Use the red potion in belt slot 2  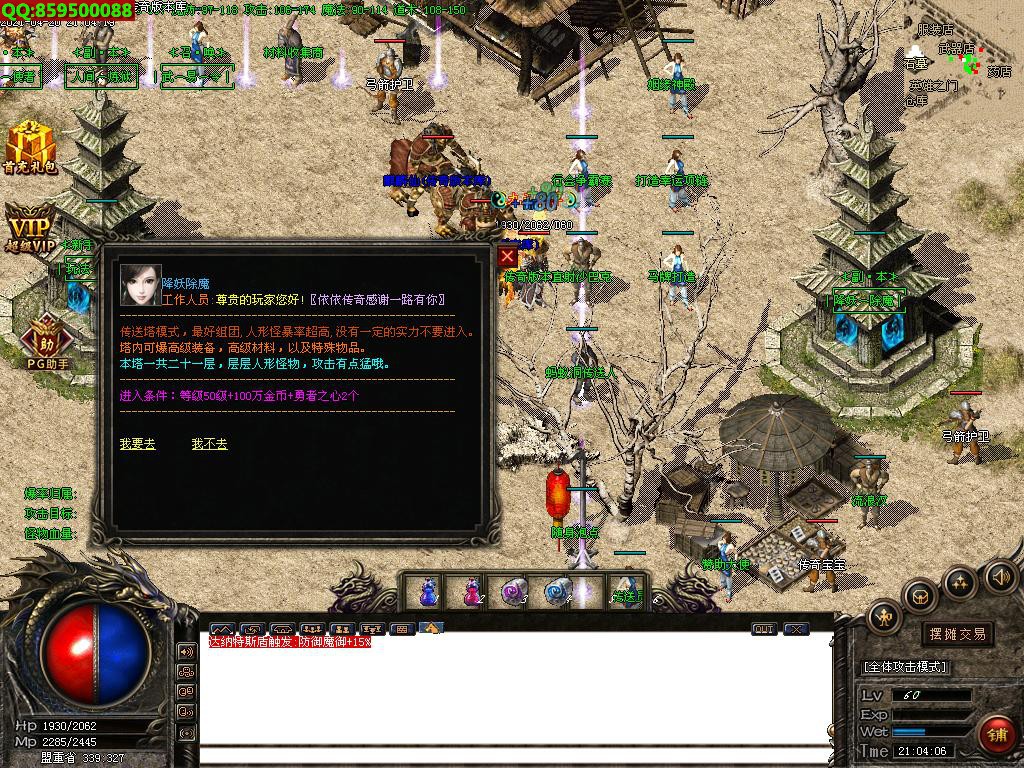click(x=471, y=591)
